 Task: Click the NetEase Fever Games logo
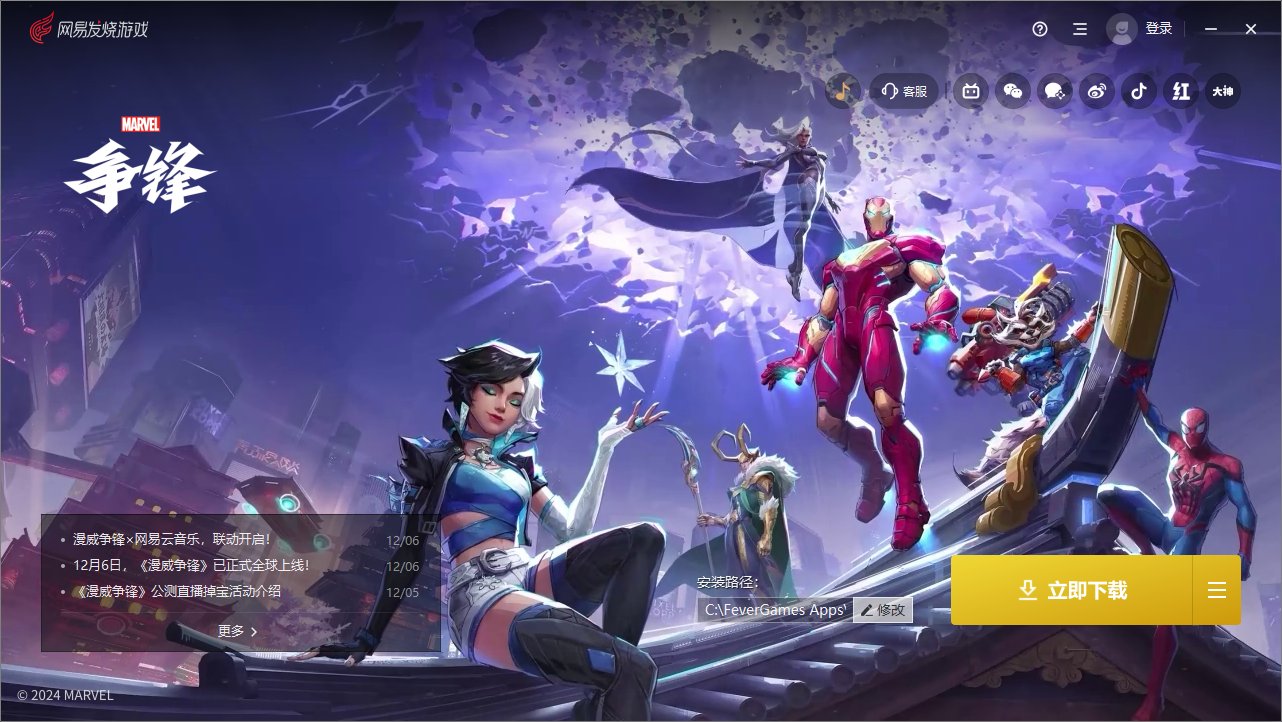pyautogui.click(x=88, y=28)
